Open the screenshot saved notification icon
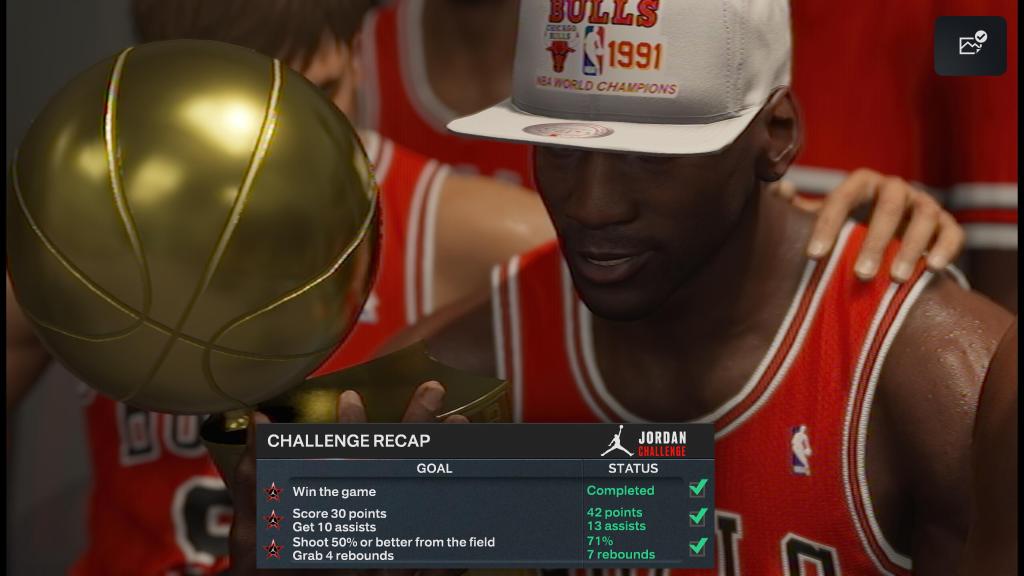Viewport: 1024px width, 576px height. pyautogui.click(x=970, y=45)
